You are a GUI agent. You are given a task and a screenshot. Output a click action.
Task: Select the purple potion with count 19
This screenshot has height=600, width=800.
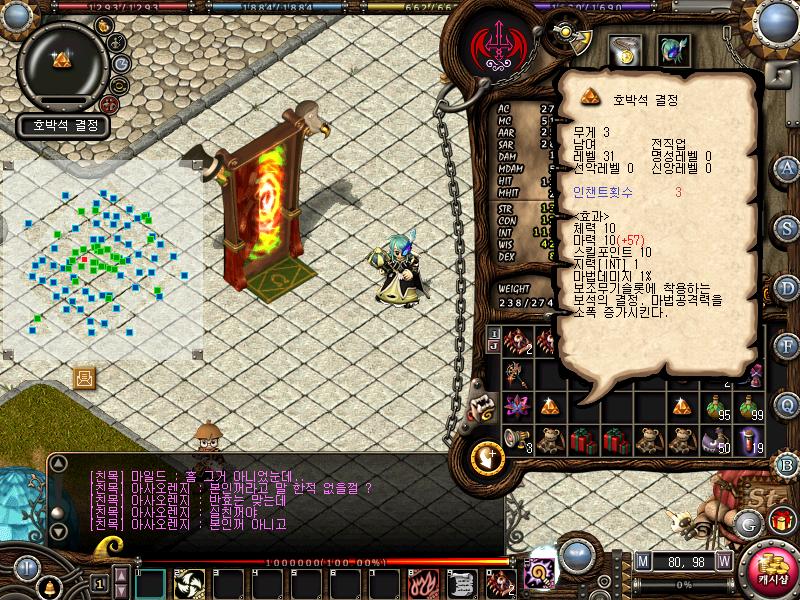tap(751, 440)
